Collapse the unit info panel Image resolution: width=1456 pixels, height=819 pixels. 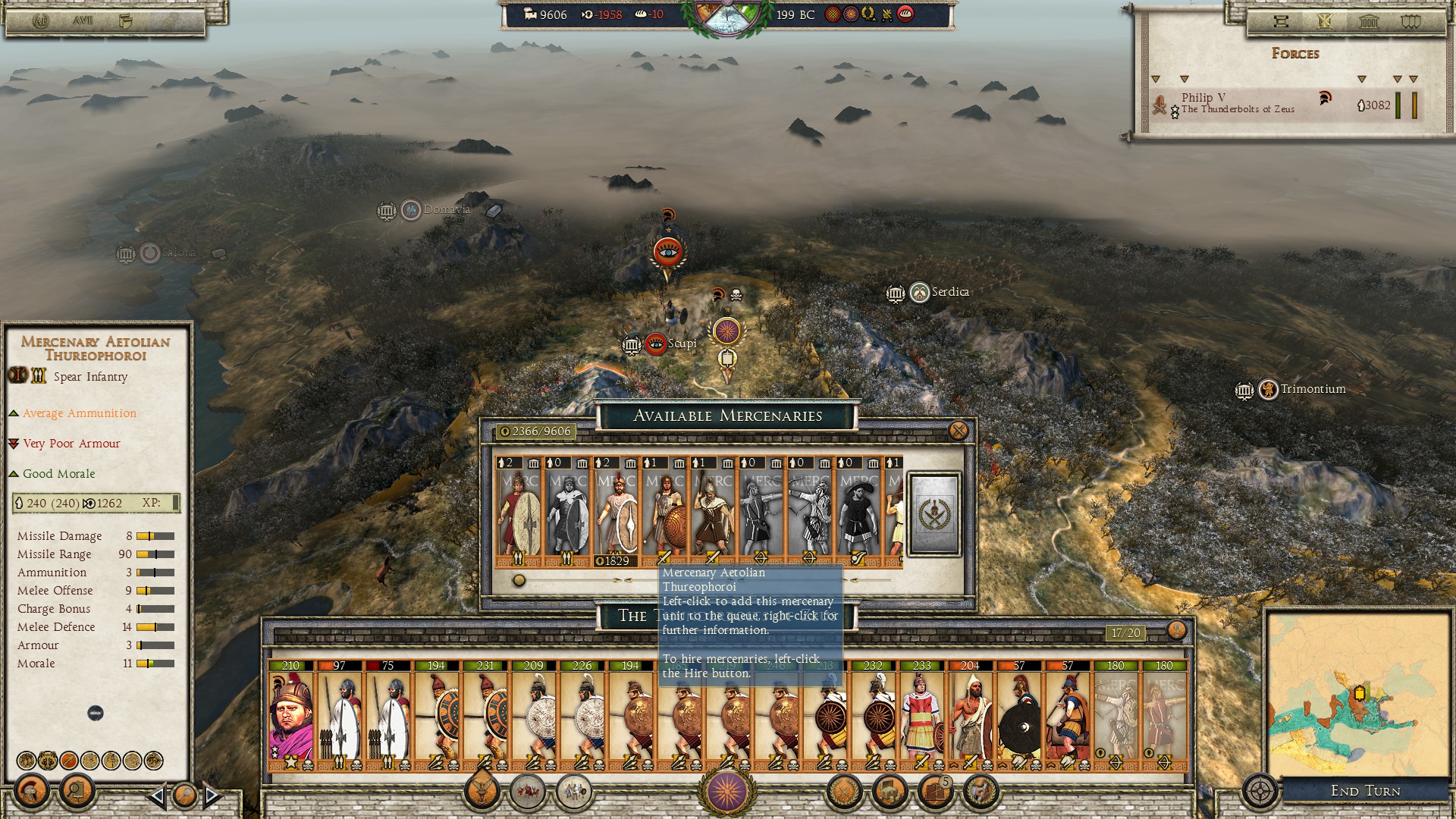96,713
